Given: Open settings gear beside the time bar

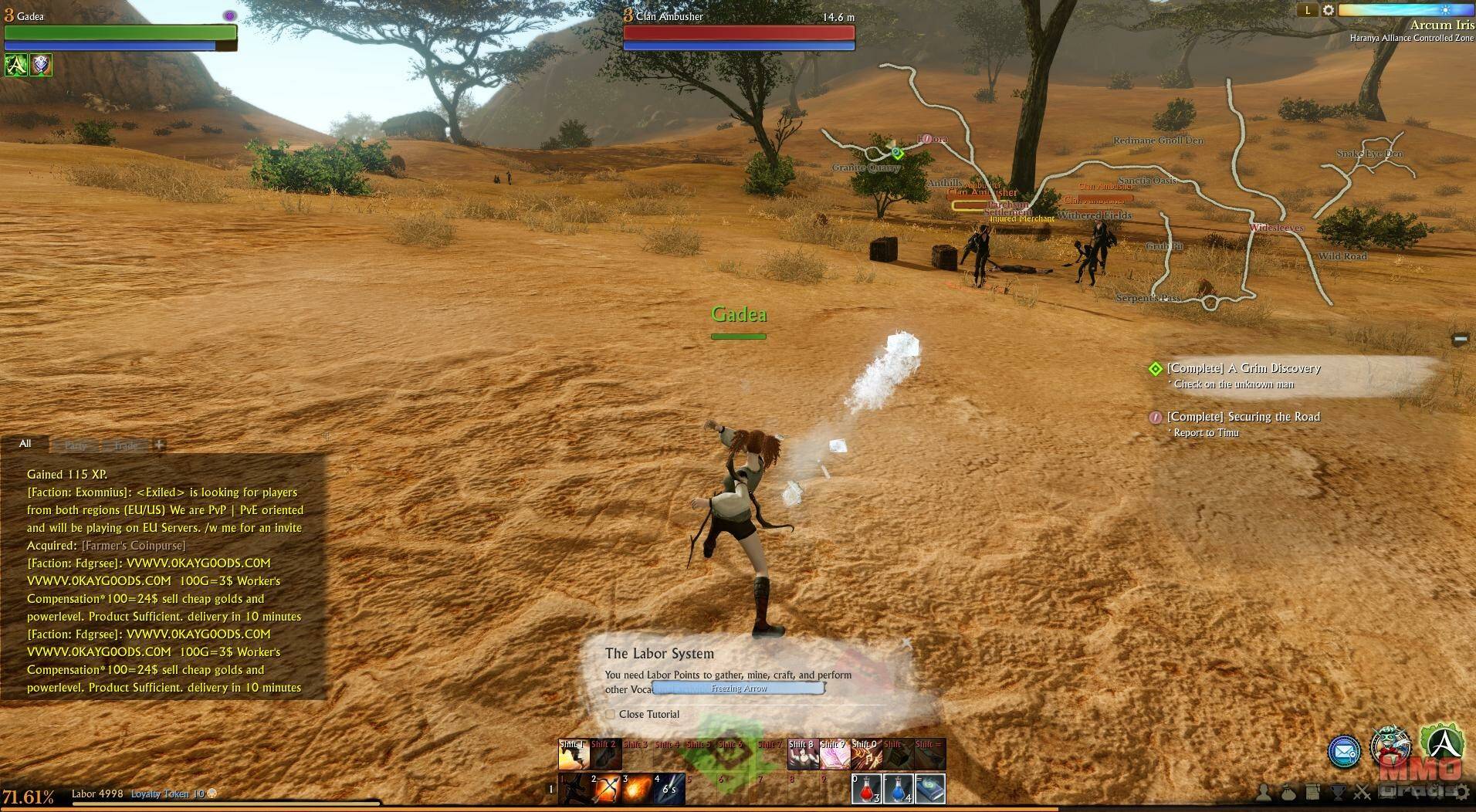Looking at the screenshot, I should tap(1329, 10).
